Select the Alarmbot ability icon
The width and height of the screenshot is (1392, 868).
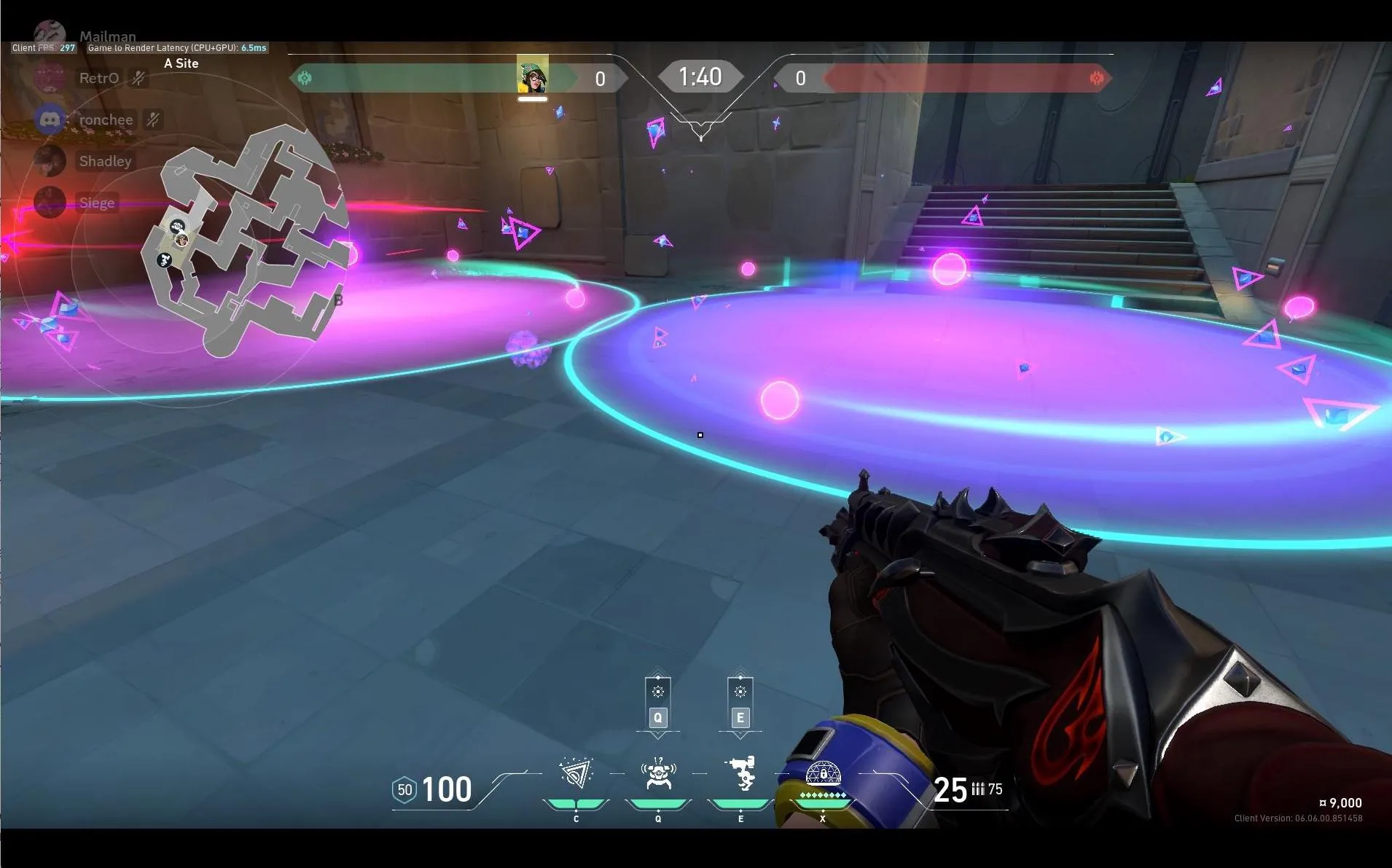(x=658, y=774)
